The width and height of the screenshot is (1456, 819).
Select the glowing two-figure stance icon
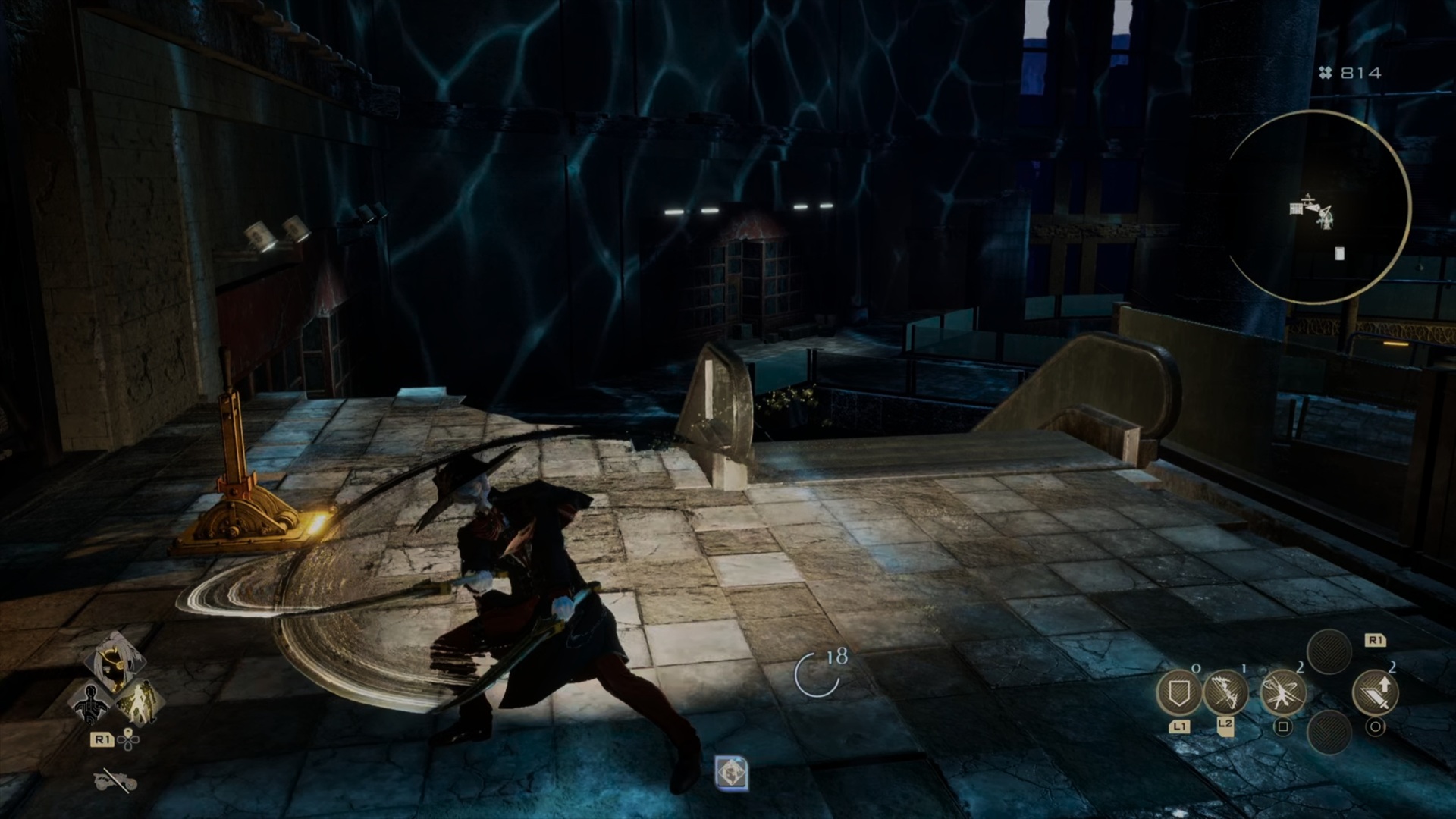tap(140, 703)
